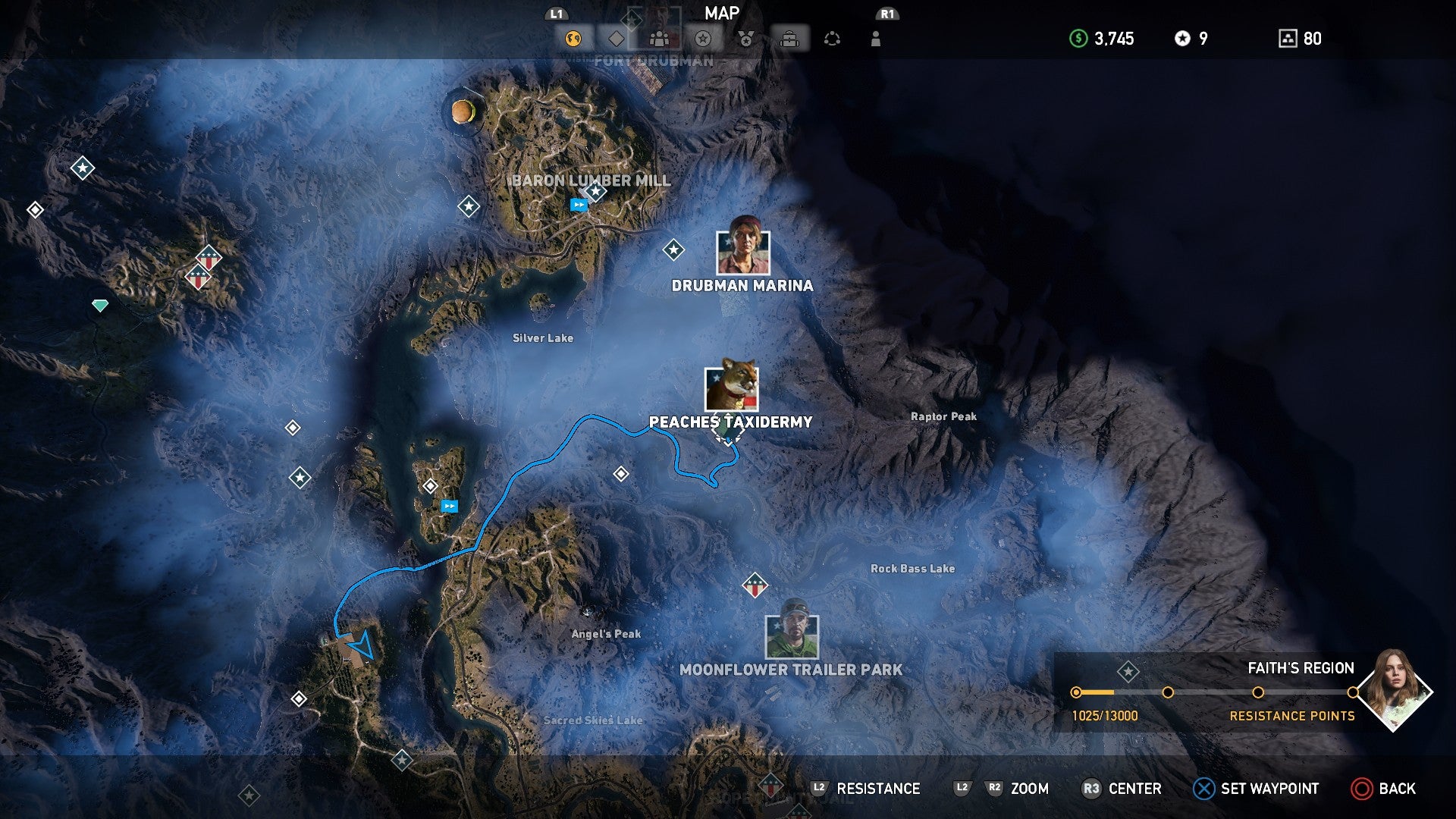
Task: Click the co-op session icon near R1
Action: point(833,38)
